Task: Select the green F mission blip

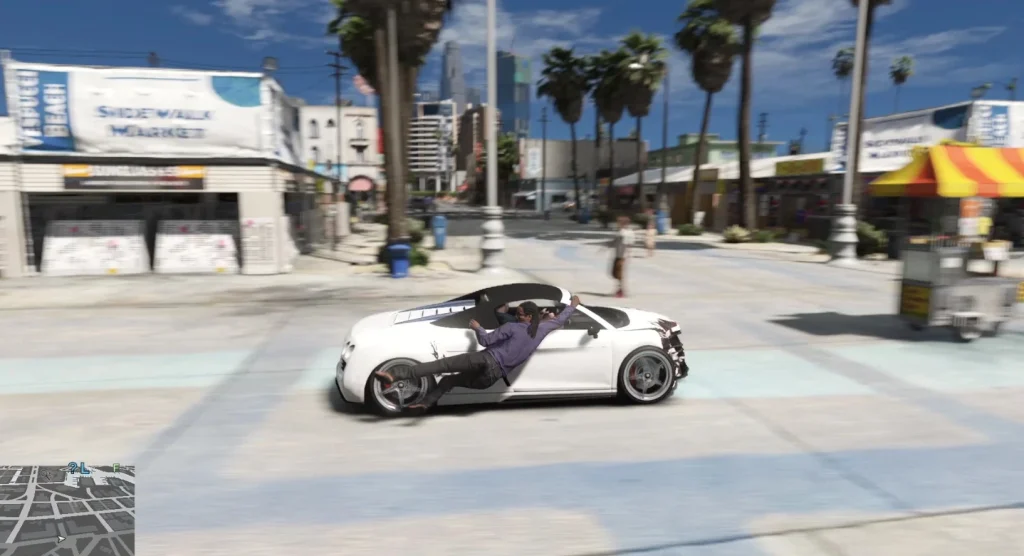Action: (116, 467)
